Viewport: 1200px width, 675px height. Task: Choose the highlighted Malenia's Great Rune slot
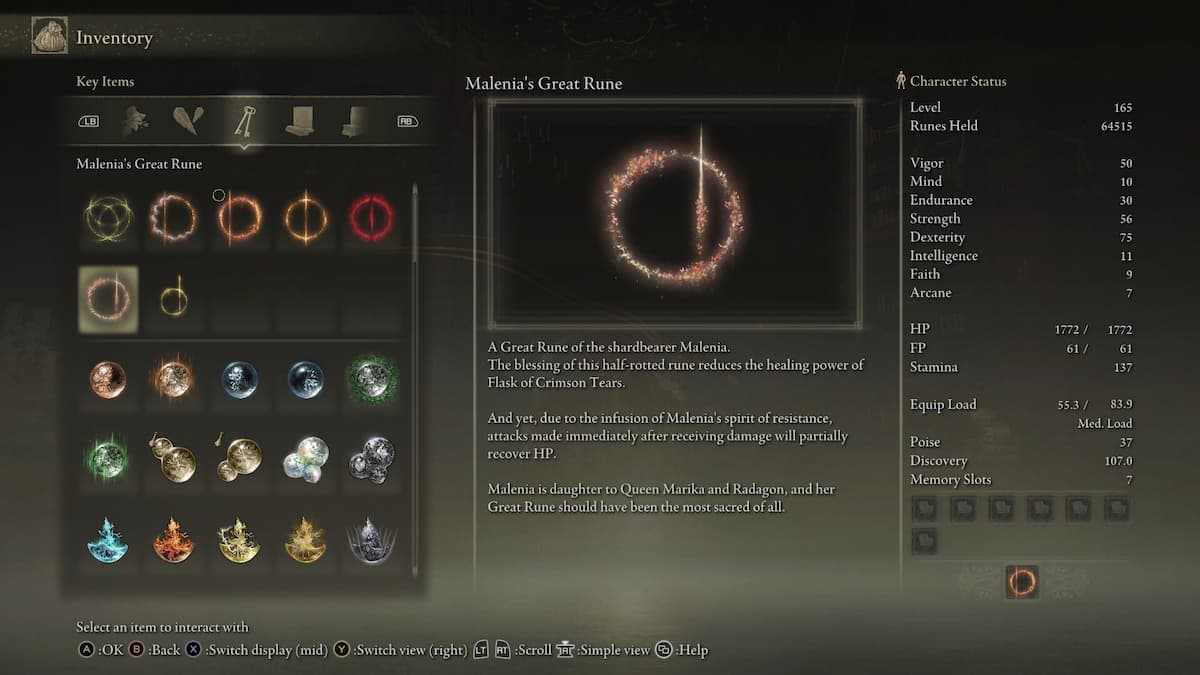(x=108, y=300)
